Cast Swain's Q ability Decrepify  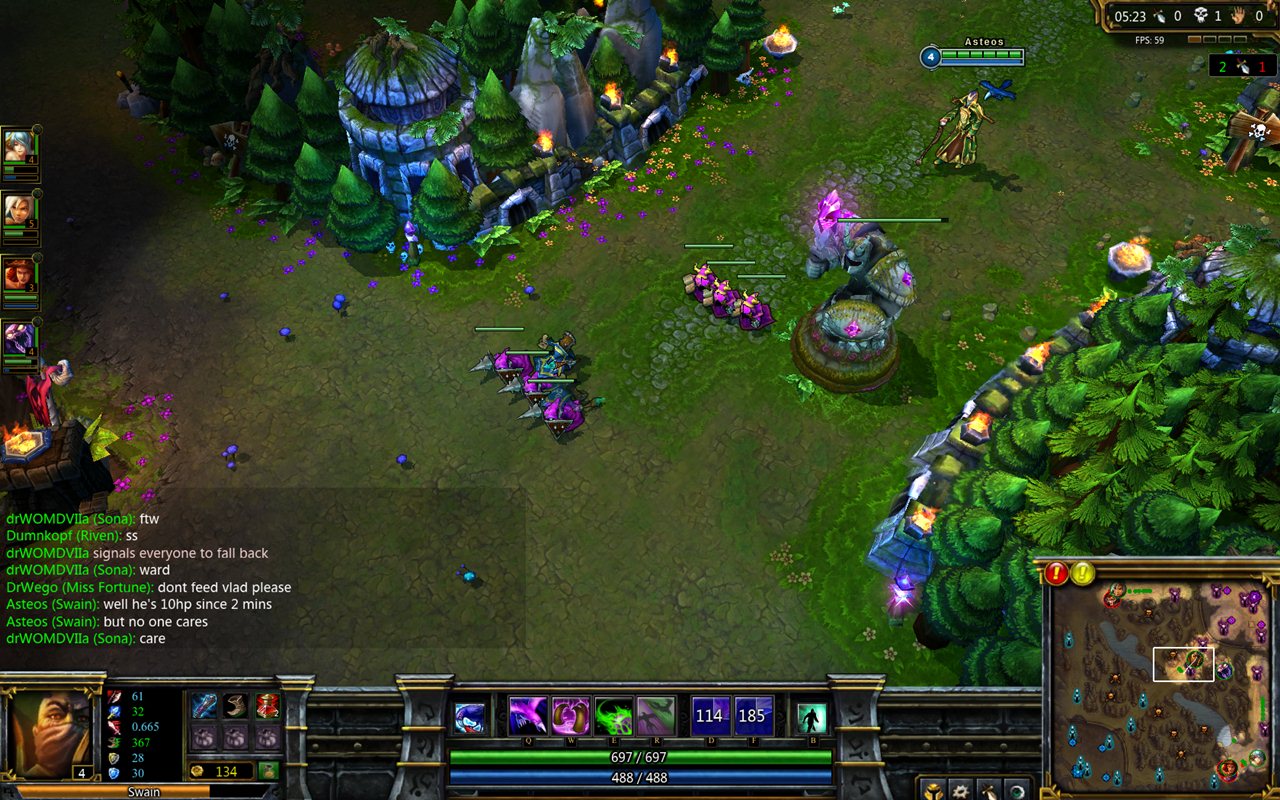pos(528,715)
